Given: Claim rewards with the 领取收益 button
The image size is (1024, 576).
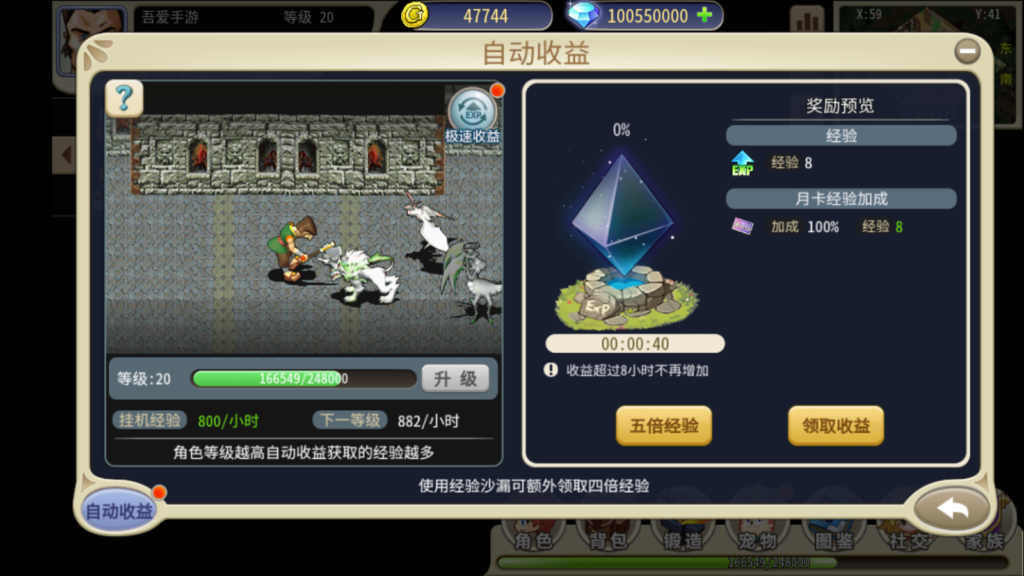Looking at the screenshot, I should pos(836,425).
